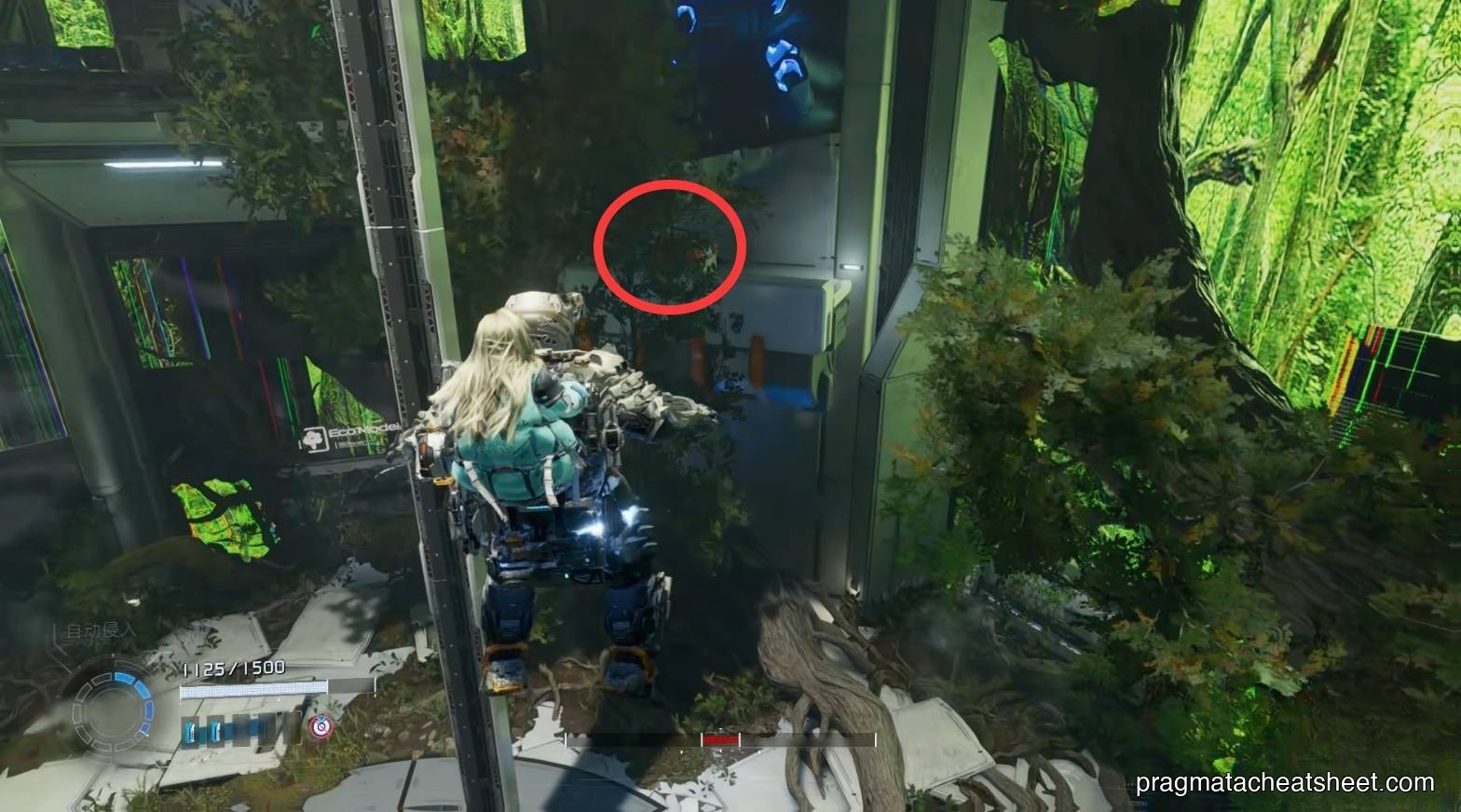Image resolution: width=1461 pixels, height=812 pixels.
Task: Select the circular hacking wheel in lower-left HUD
Action: [113, 709]
